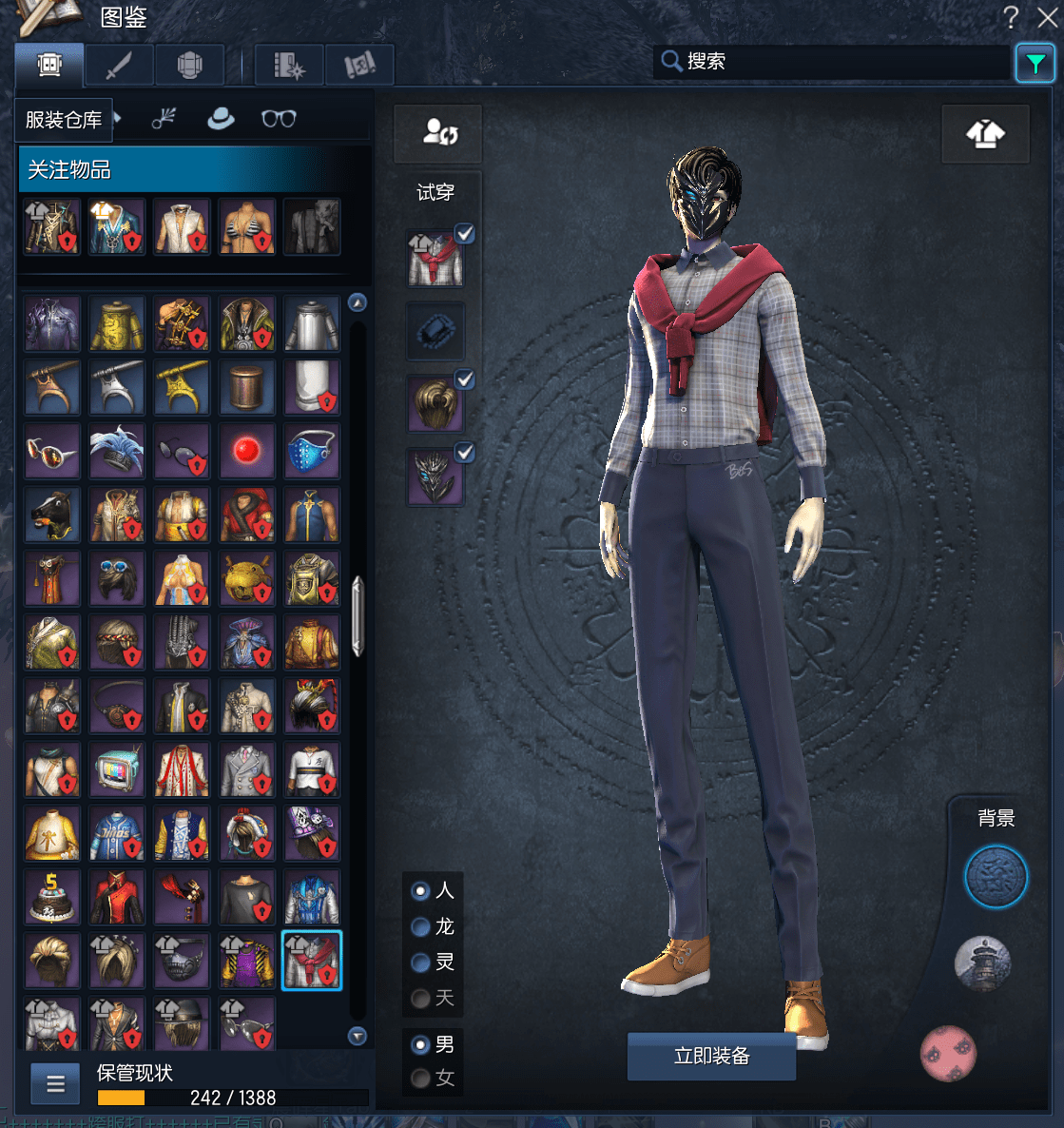Select the horse head mask item
The height and width of the screenshot is (1128, 1064).
52,514
